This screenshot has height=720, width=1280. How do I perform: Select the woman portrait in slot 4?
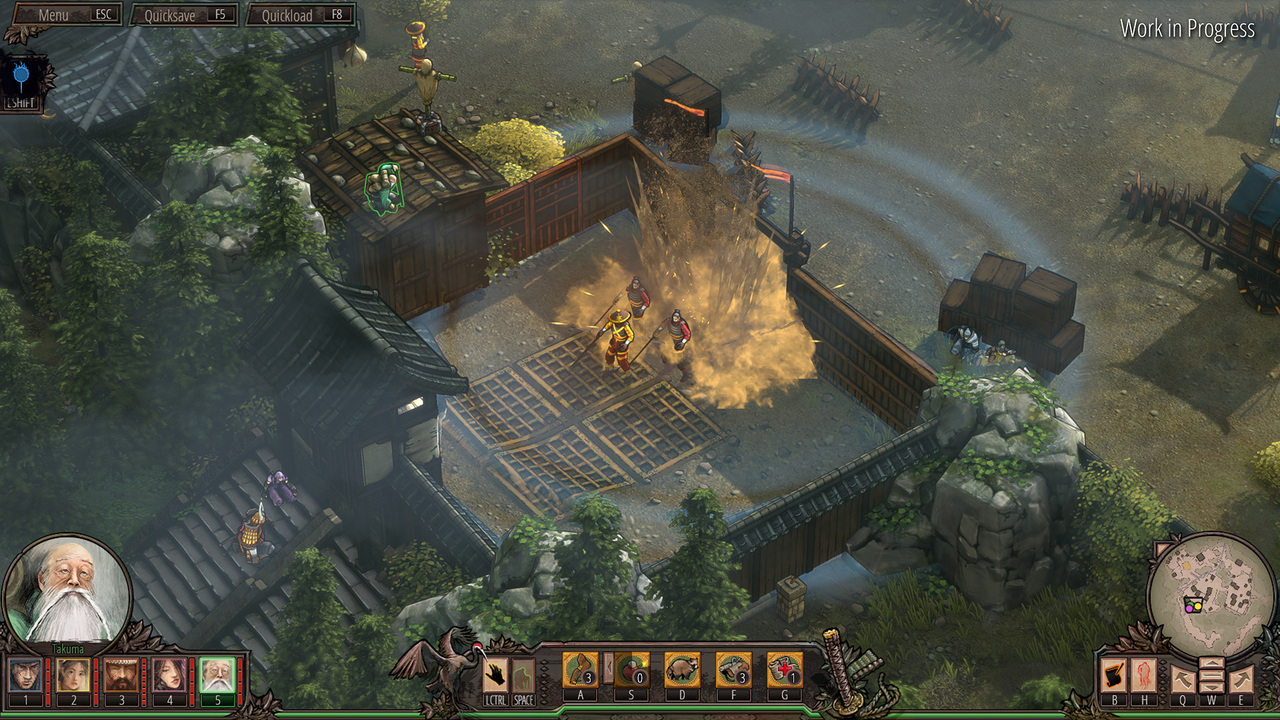(169, 675)
